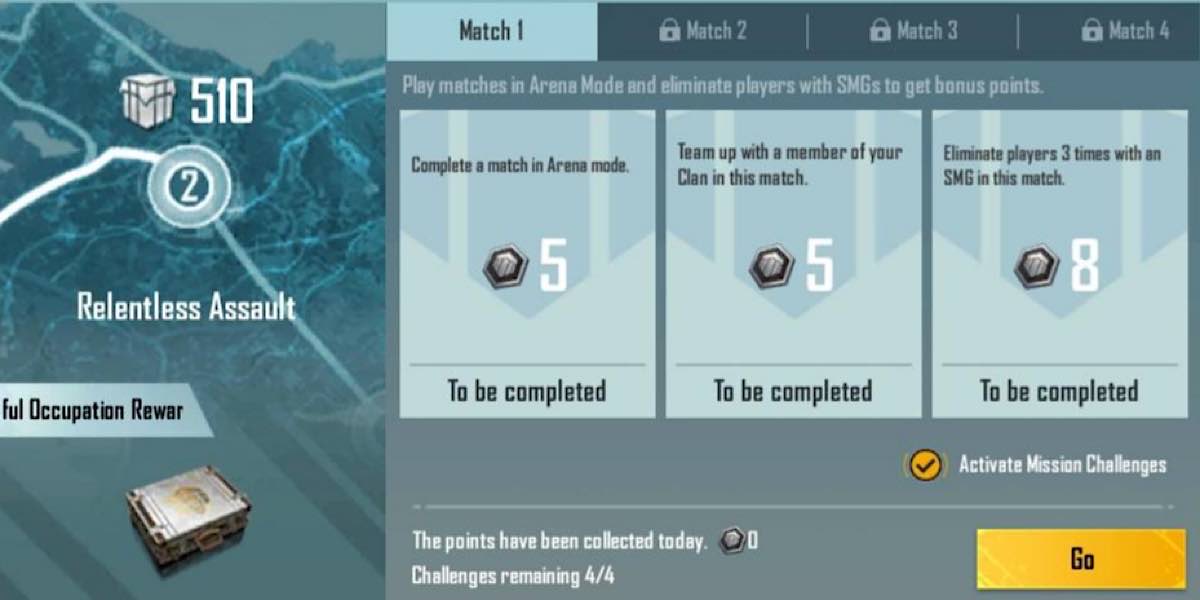Open the Occupation Reward crate
This screenshot has height=600, width=1200.
[188, 518]
